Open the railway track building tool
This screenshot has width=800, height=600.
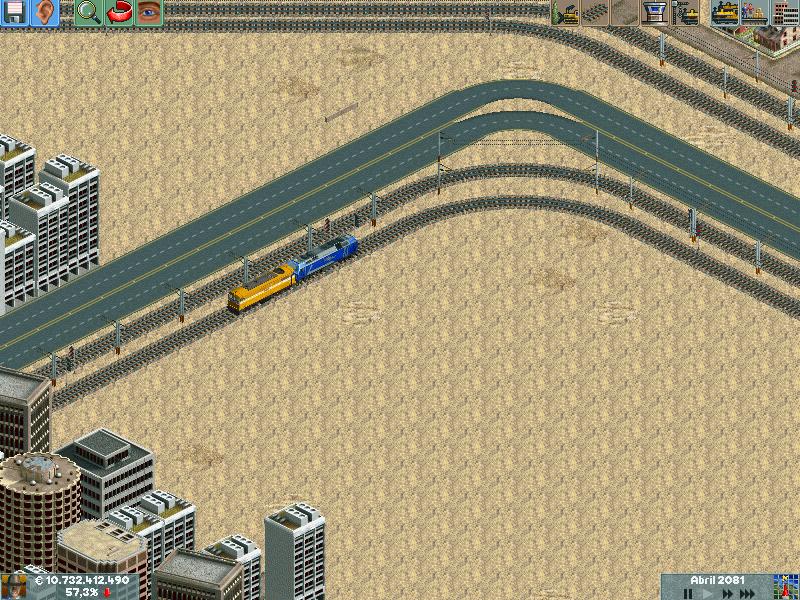click(x=595, y=12)
